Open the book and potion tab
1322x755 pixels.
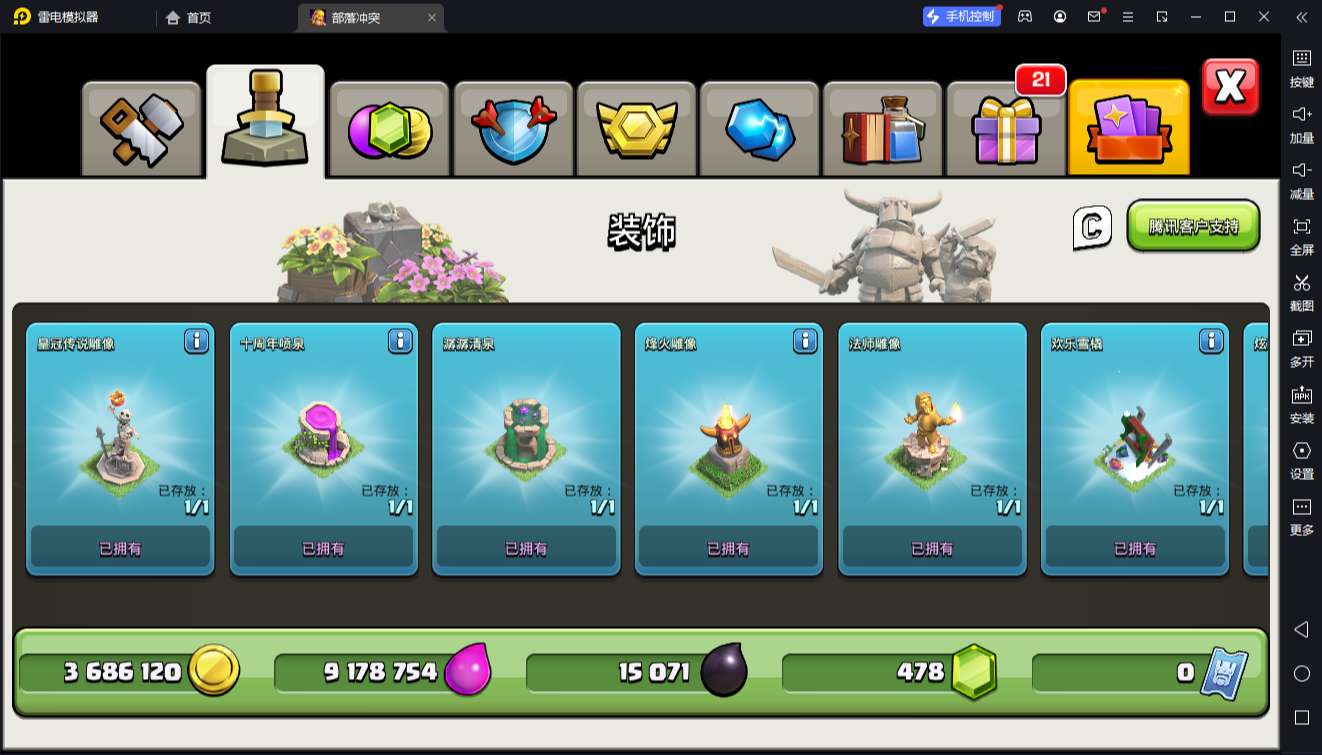click(x=884, y=130)
